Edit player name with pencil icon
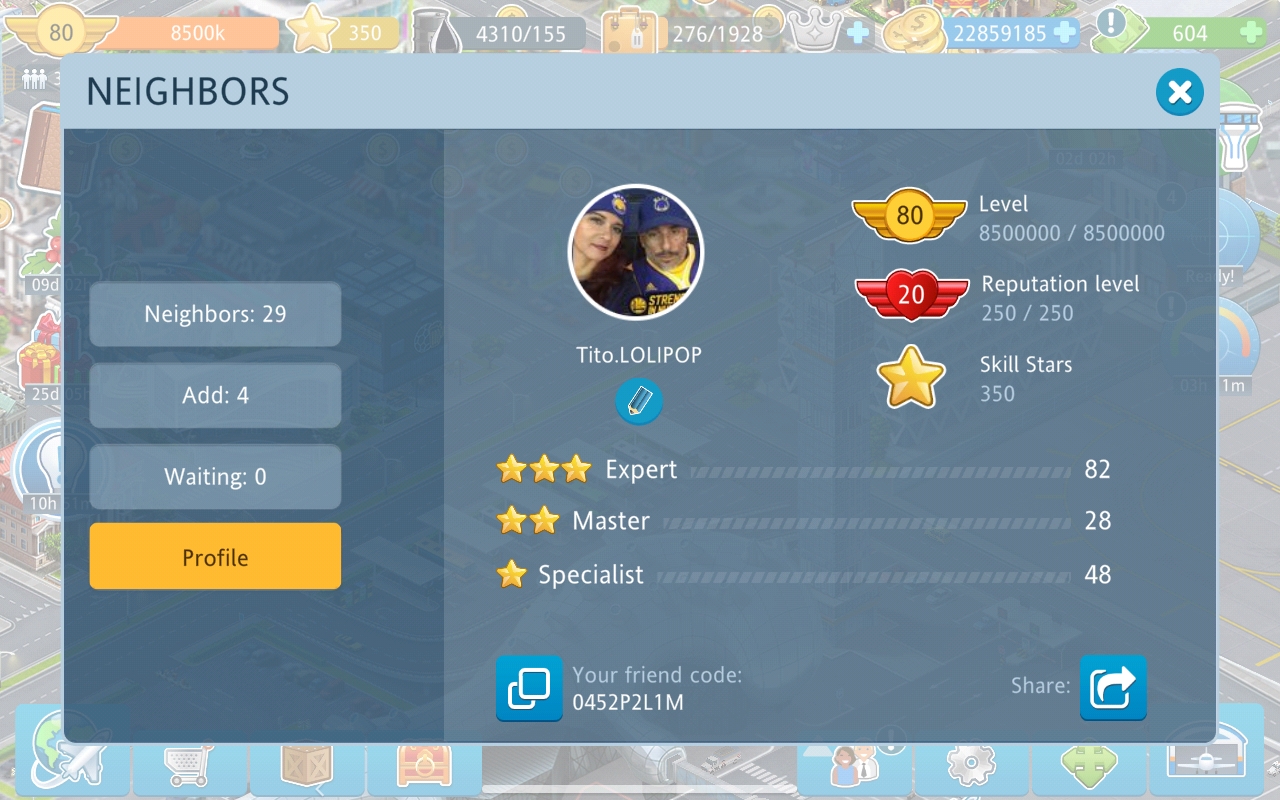The image size is (1280, 800). [x=638, y=402]
